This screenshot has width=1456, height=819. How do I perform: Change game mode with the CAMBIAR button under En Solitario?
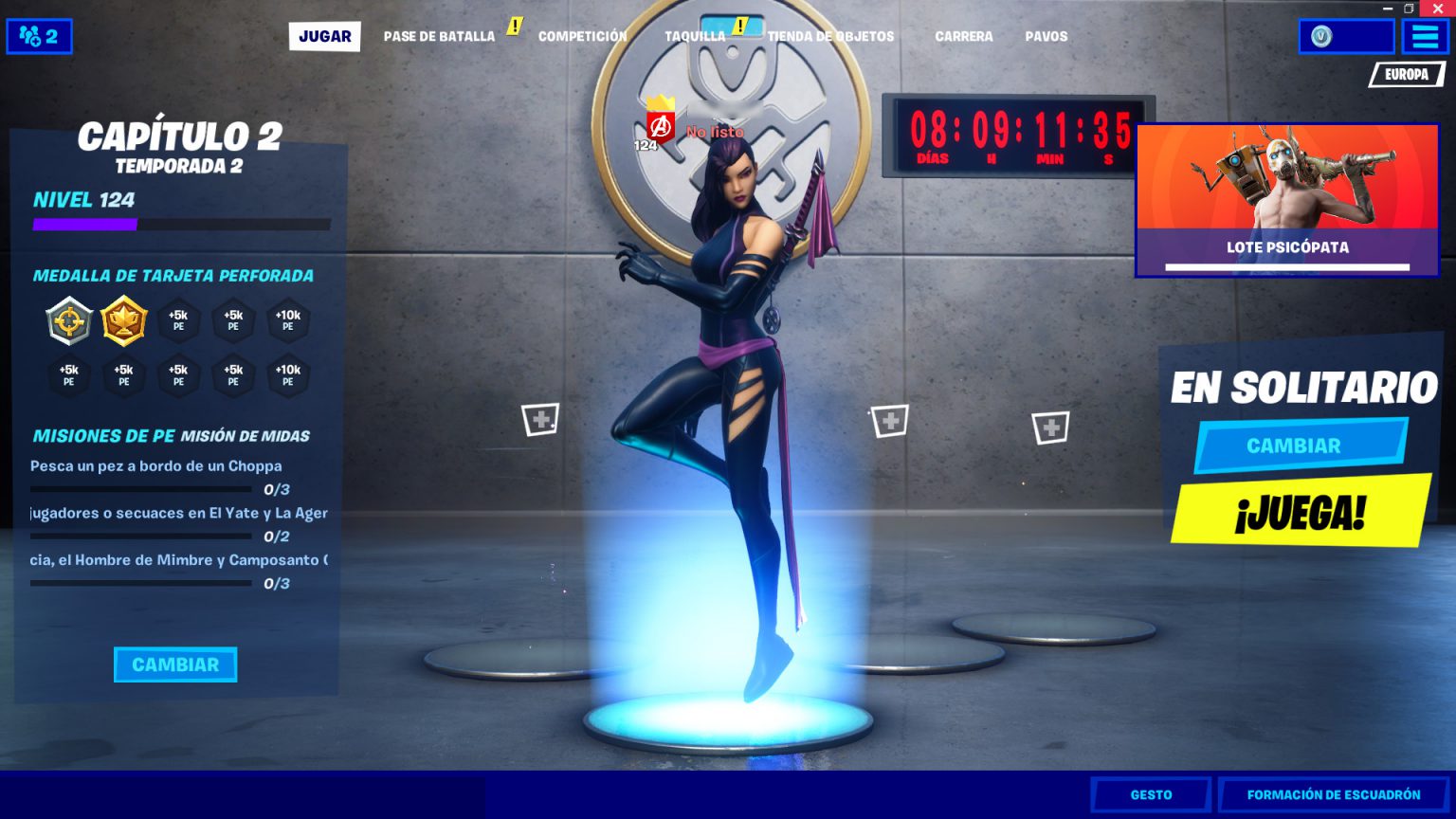(1294, 446)
